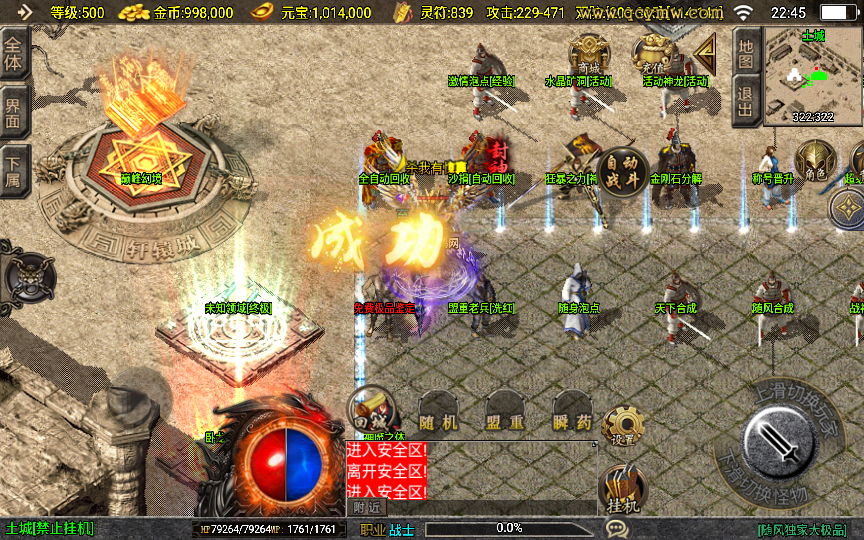864x540 pixels.
Task: Click the golden arrow to collapse icons
Action: click(x=706, y=51)
